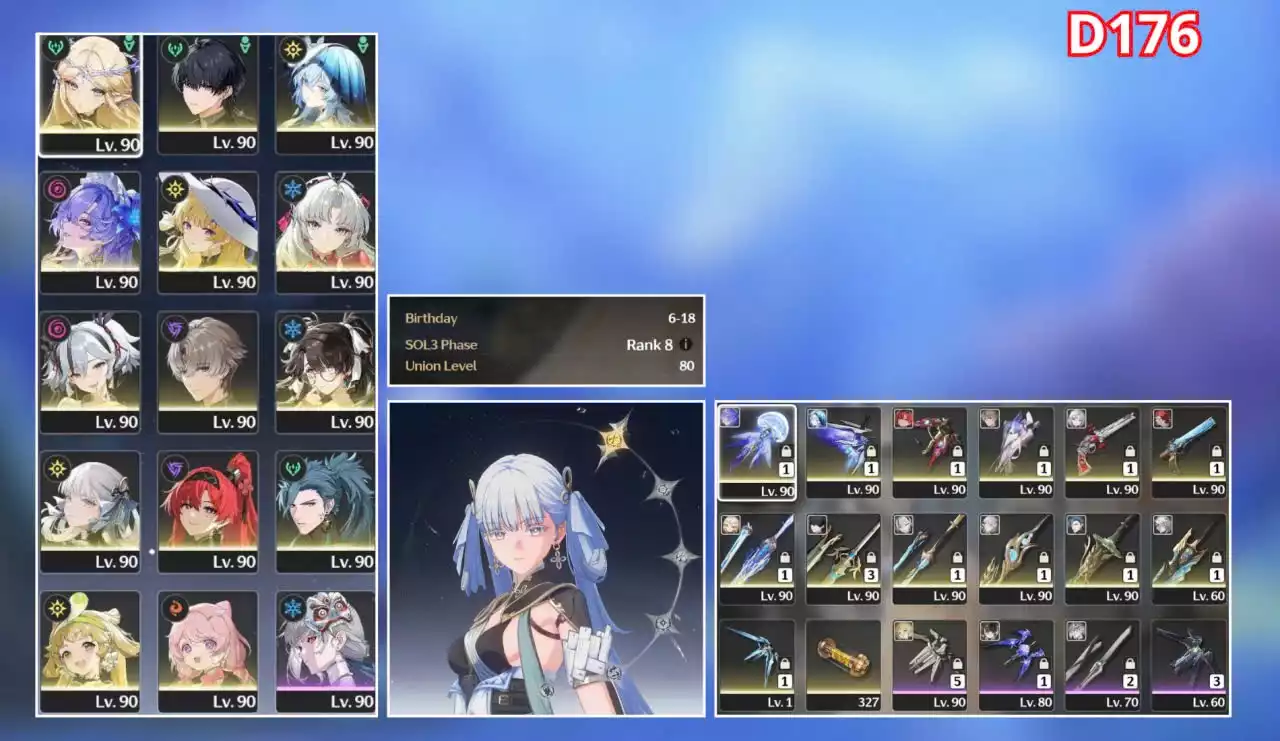Viewport: 1280px width, 741px height.
Task: Open the info icon beside Rank 8
Action: (x=684, y=344)
